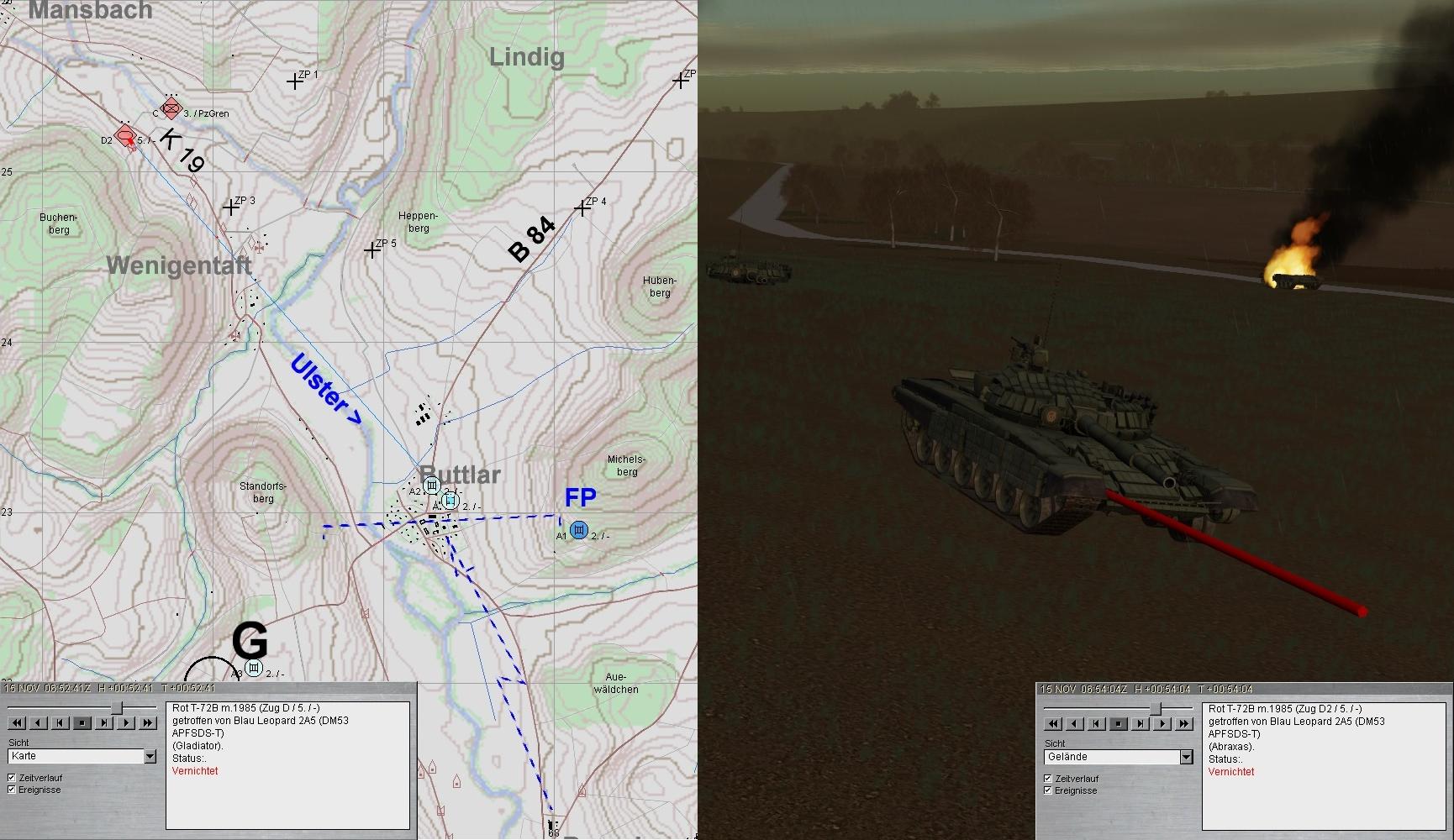Jump to previous event in Karte view panel

tap(61, 722)
